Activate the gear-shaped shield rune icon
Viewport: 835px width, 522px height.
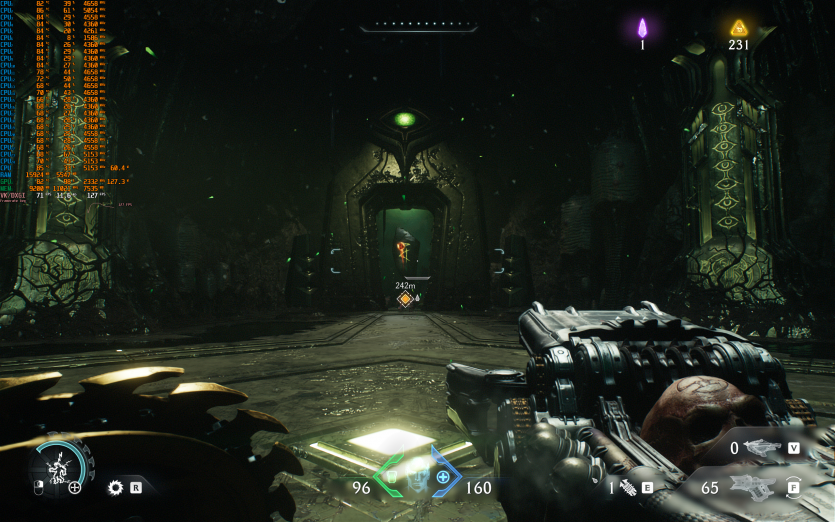click(x=115, y=488)
